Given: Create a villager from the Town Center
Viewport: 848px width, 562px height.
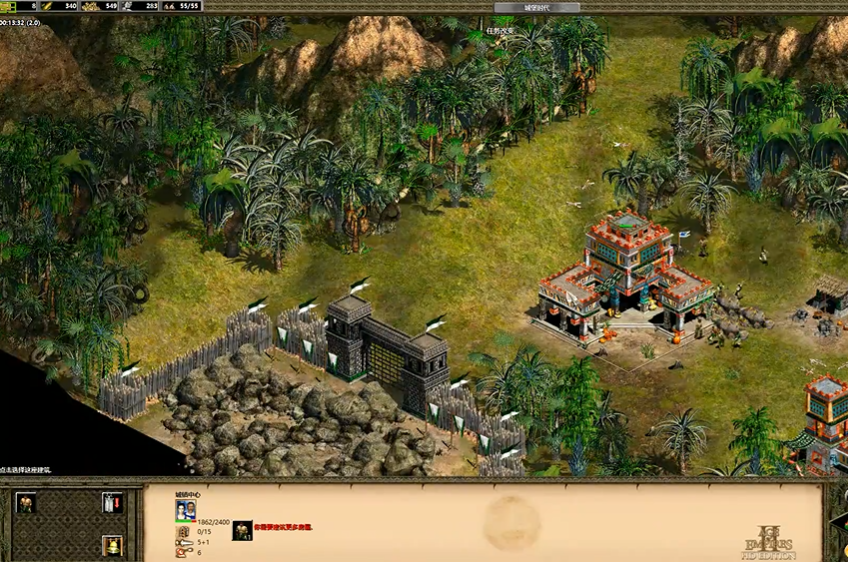Looking at the screenshot, I should click(26, 503).
